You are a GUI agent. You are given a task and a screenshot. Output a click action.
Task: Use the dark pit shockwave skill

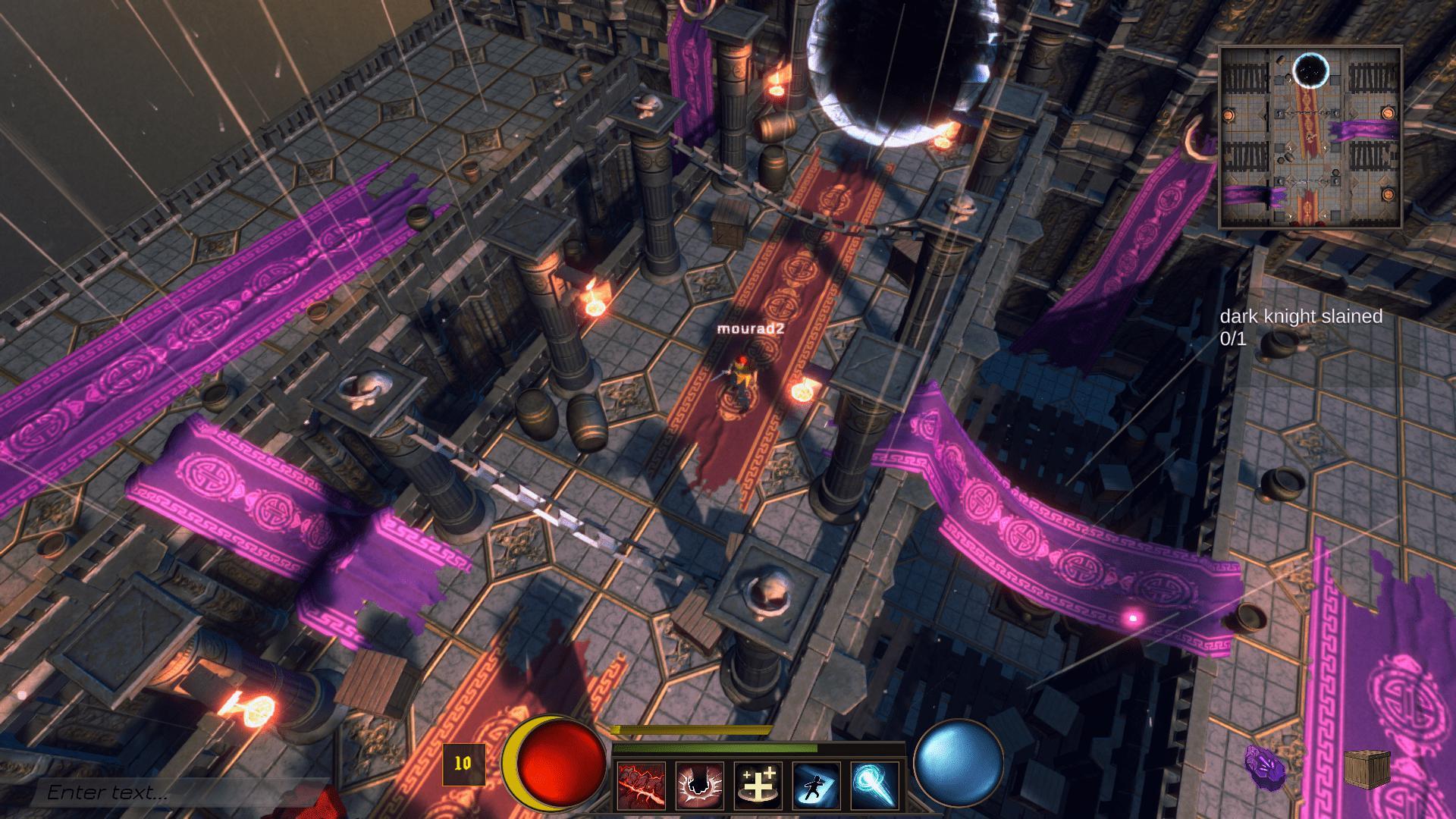(x=699, y=786)
